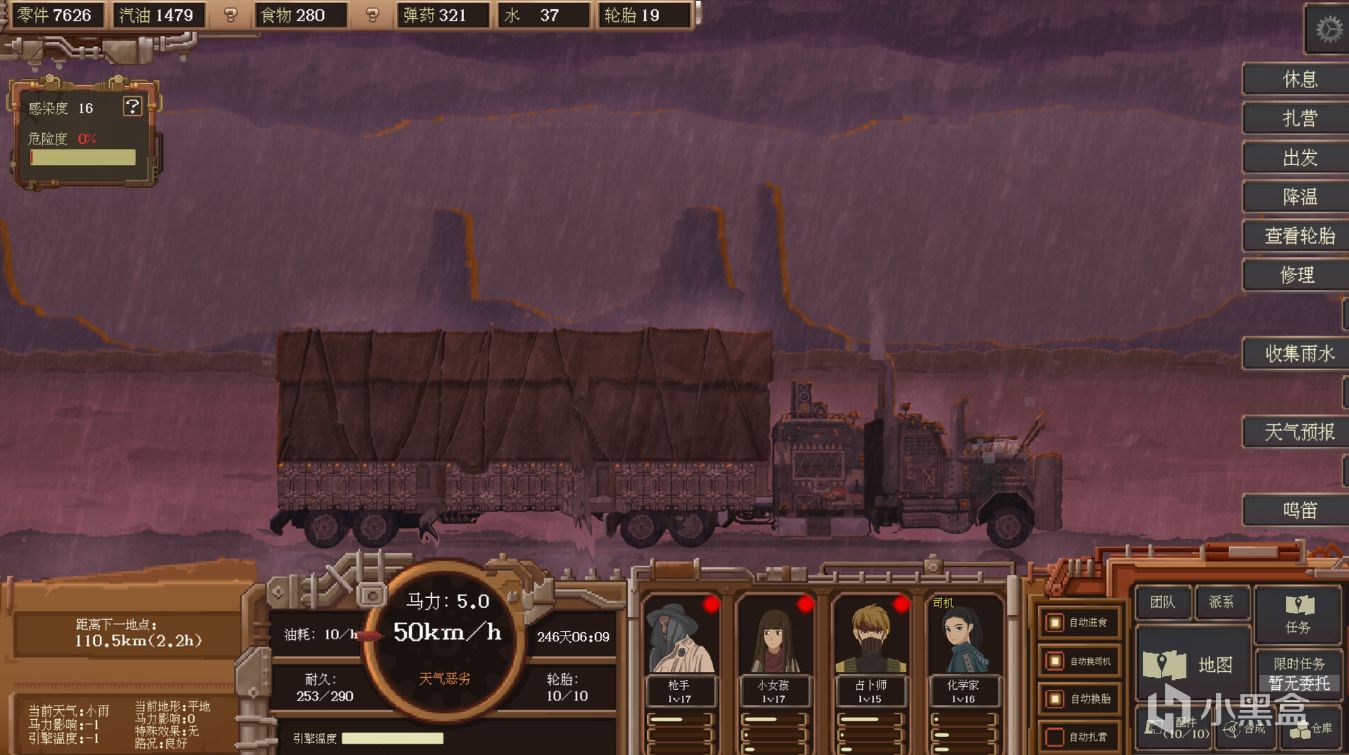
Task: Enable the 自动扎营 auto-camp checkbox
Action: (1055, 737)
